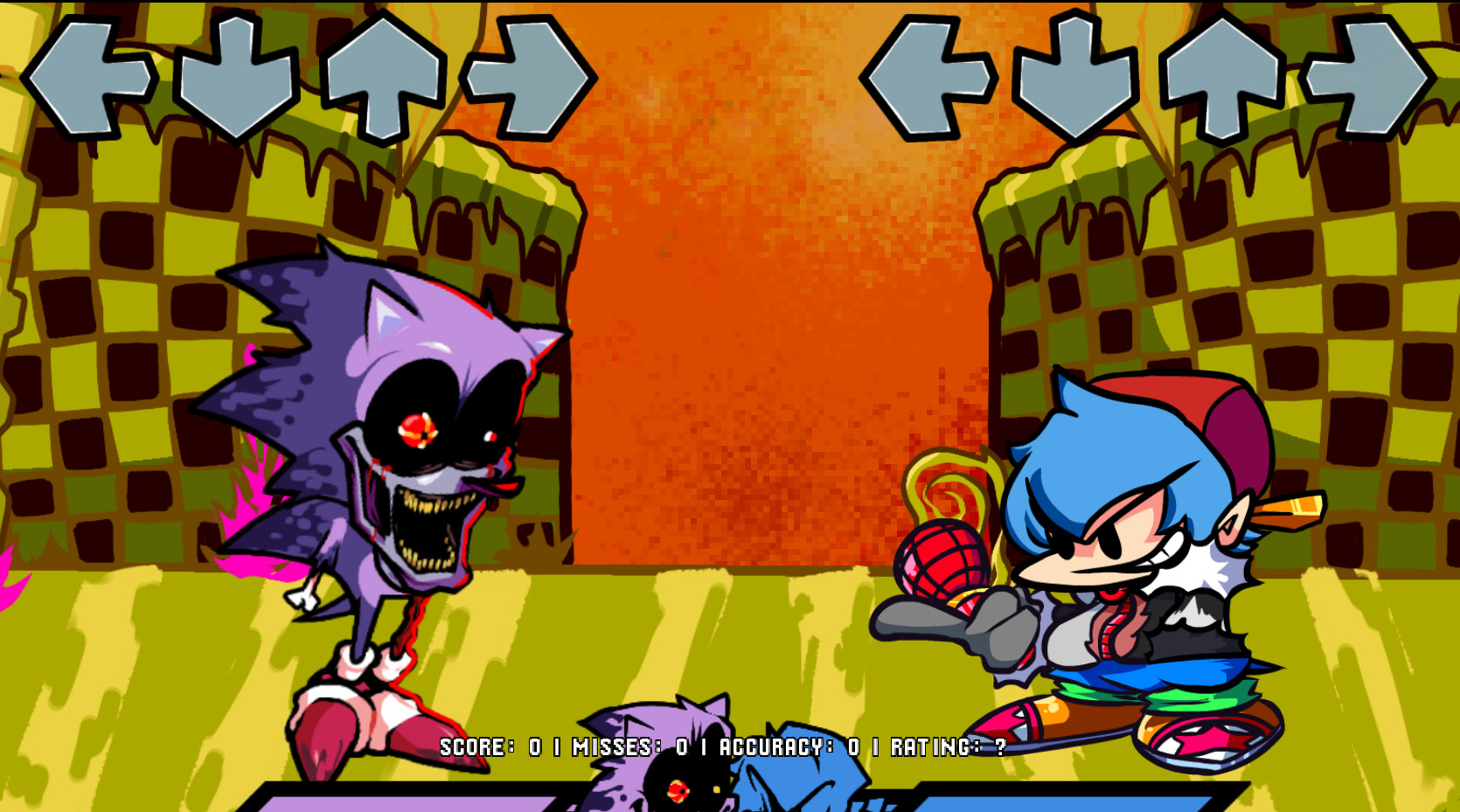Click Sonic.exe's glowing red eye
The image size is (1460, 812).
[x=416, y=428]
